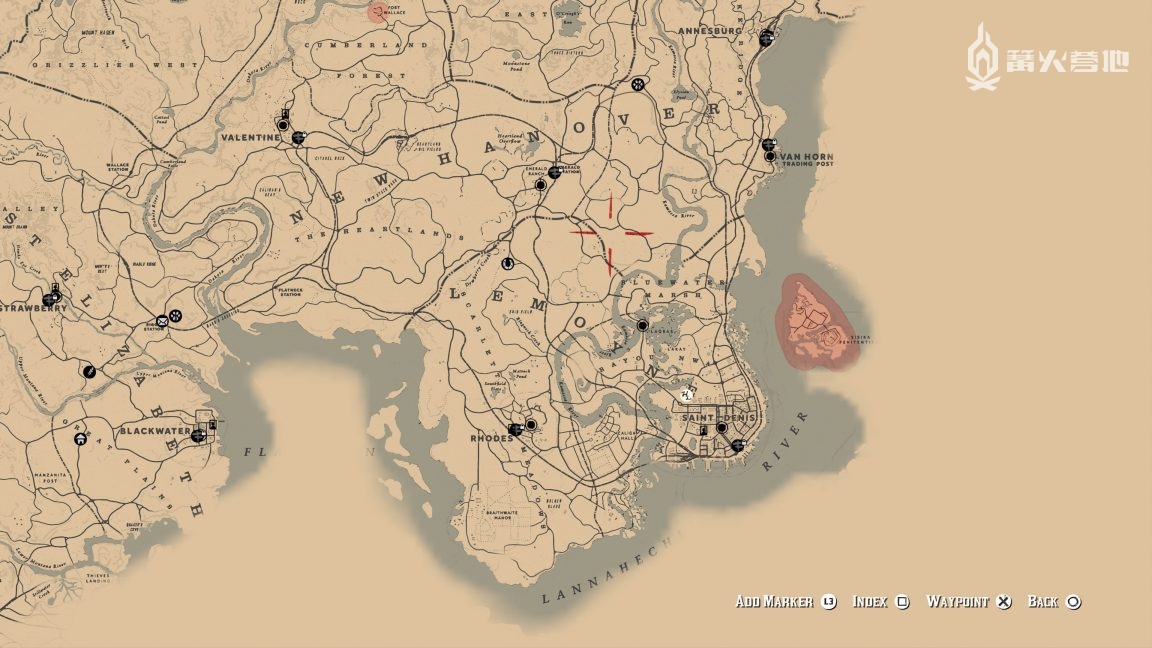Click the circle marker at Lagras

click(642, 326)
